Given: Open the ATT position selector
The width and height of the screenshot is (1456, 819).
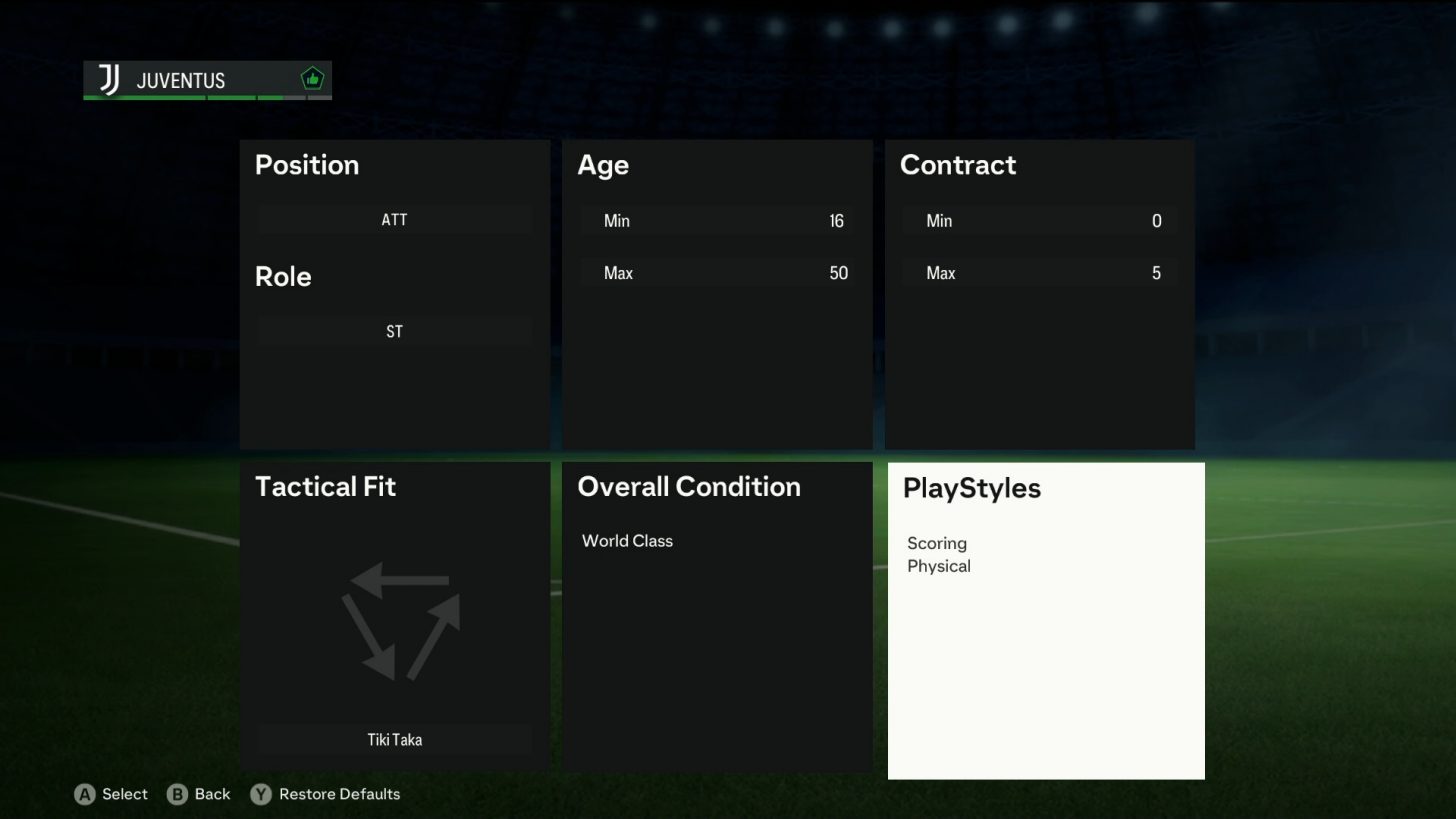Looking at the screenshot, I should point(393,219).
